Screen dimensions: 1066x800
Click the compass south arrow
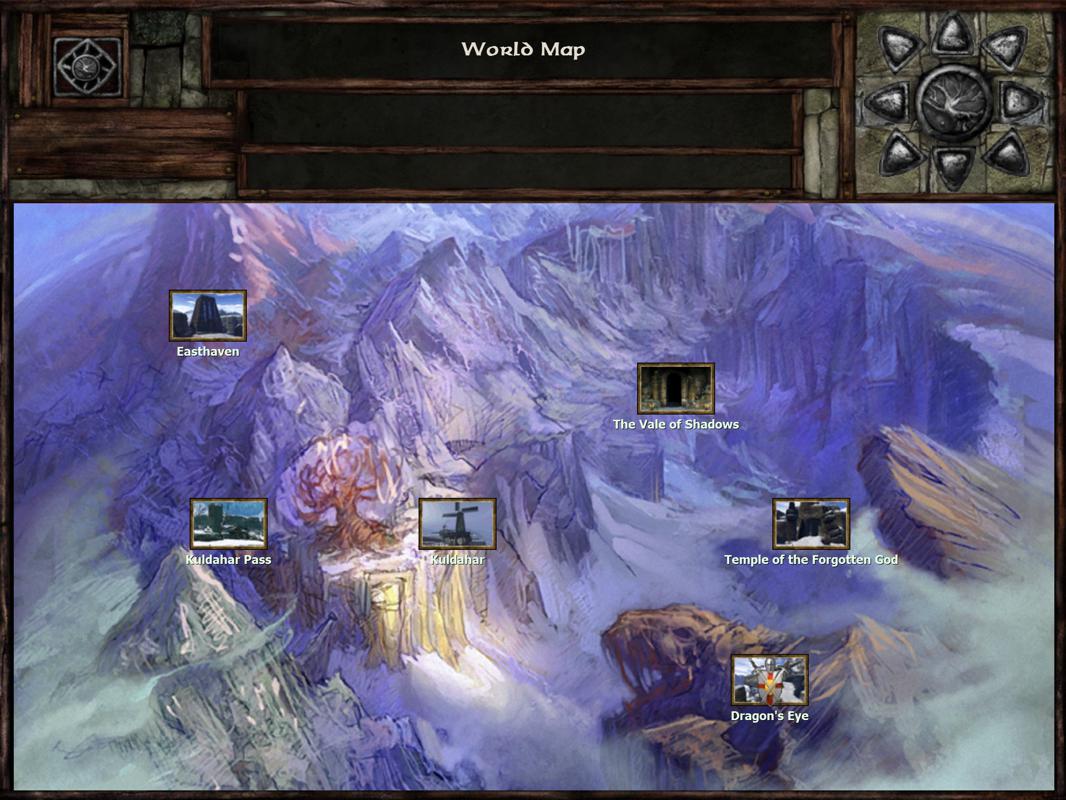pyautogui.click(x=952, y=166)
